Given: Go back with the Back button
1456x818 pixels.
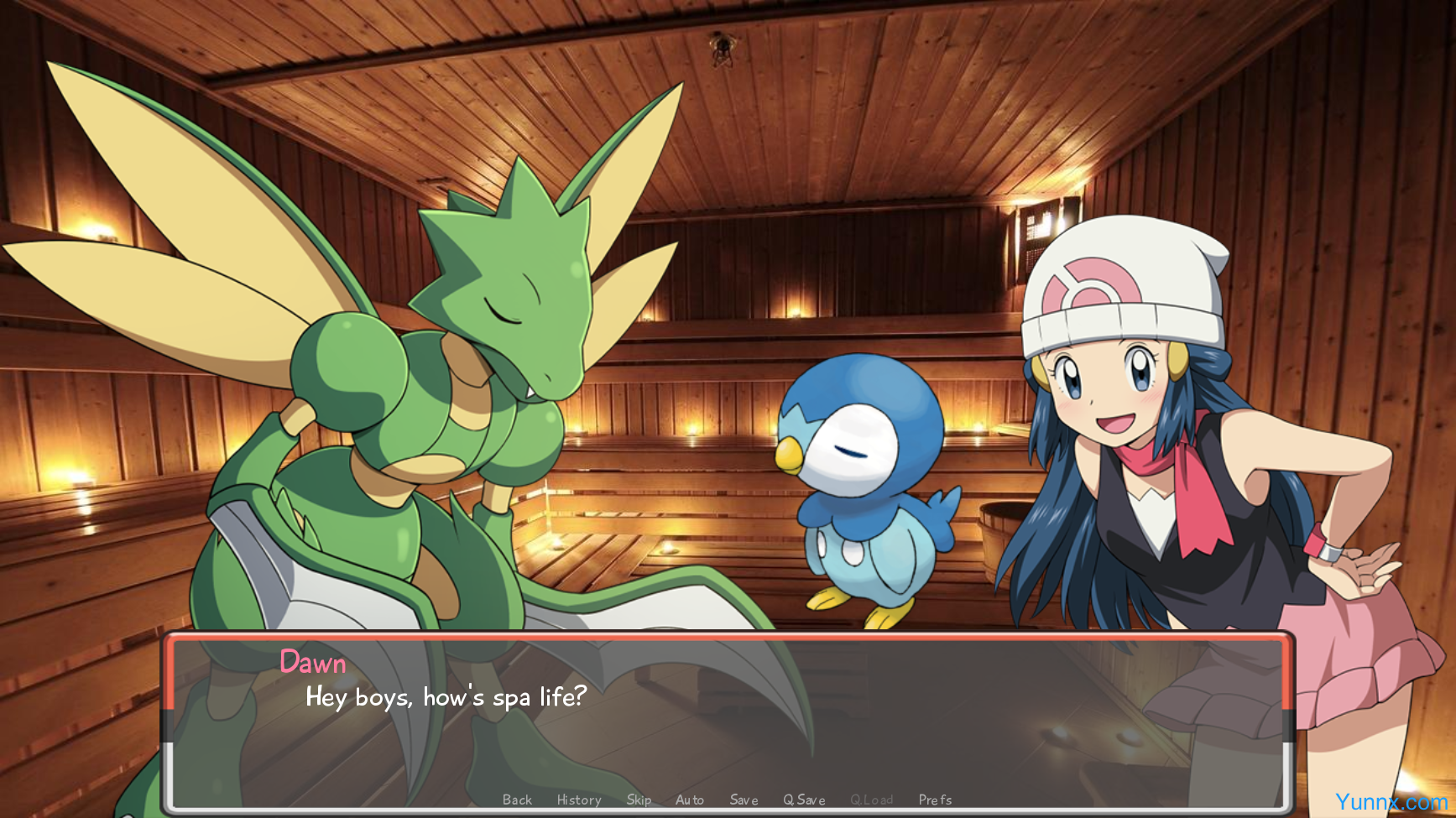Looking at the screenshot, I should coord(517,800).
